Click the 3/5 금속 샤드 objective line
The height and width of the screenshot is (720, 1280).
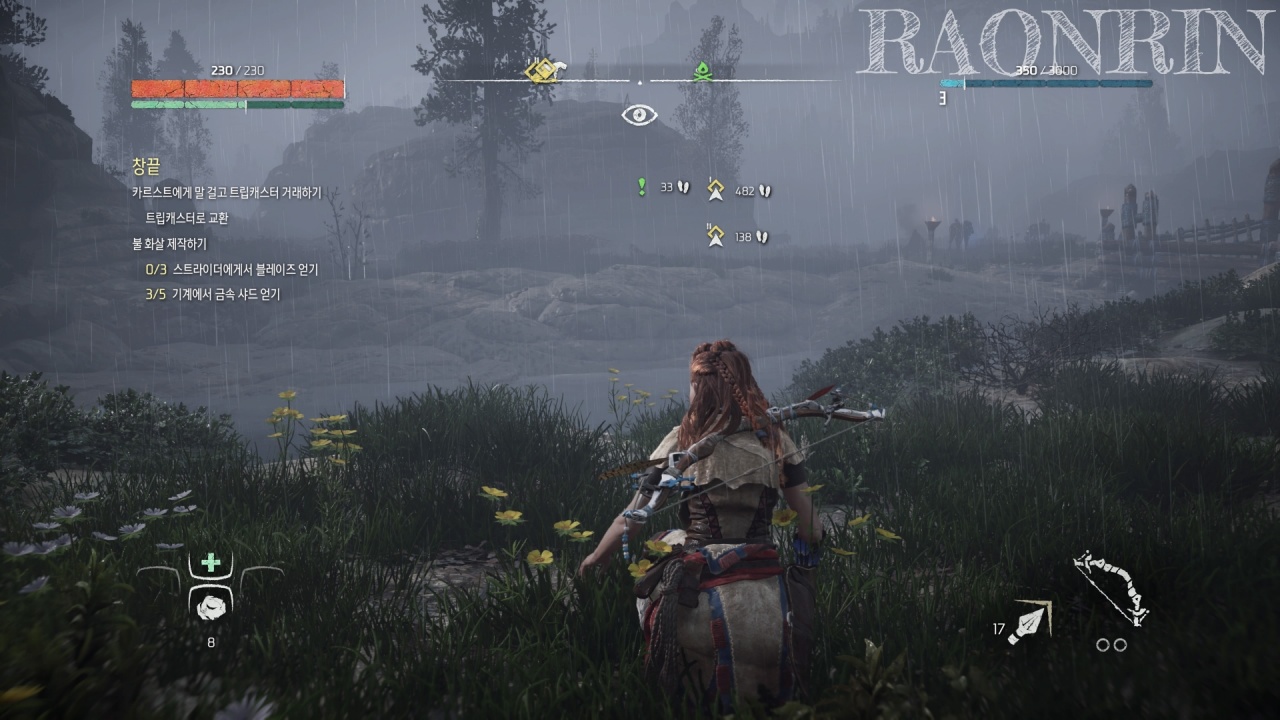pos(213,294)
